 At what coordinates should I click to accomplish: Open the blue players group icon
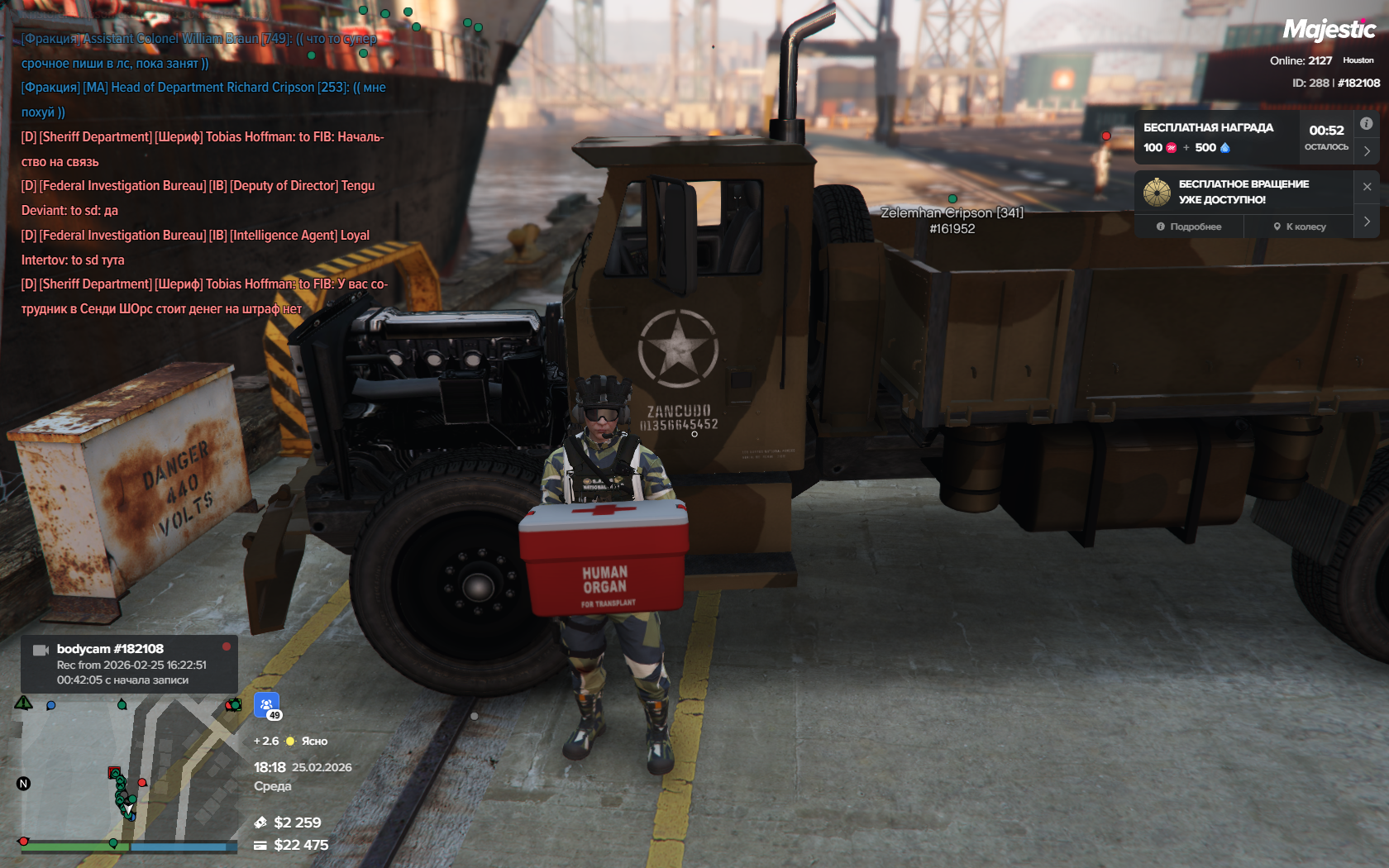(266, 705)
